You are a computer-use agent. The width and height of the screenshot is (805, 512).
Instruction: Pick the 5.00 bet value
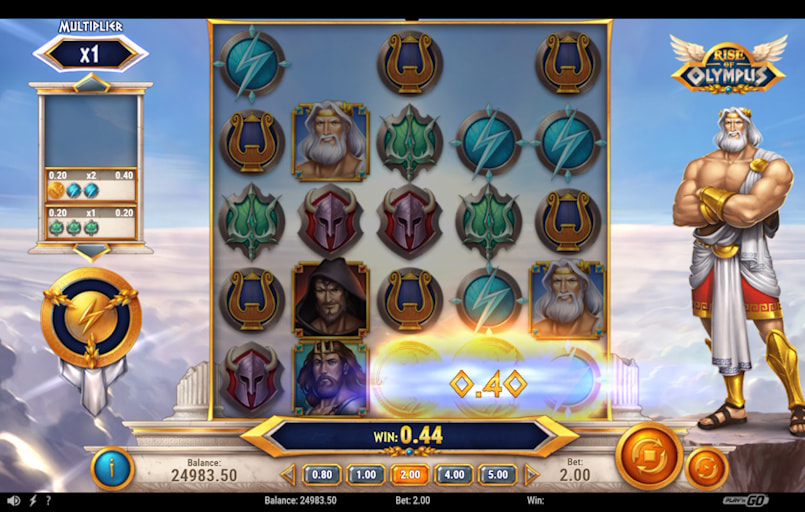click(x=497, y=475)
